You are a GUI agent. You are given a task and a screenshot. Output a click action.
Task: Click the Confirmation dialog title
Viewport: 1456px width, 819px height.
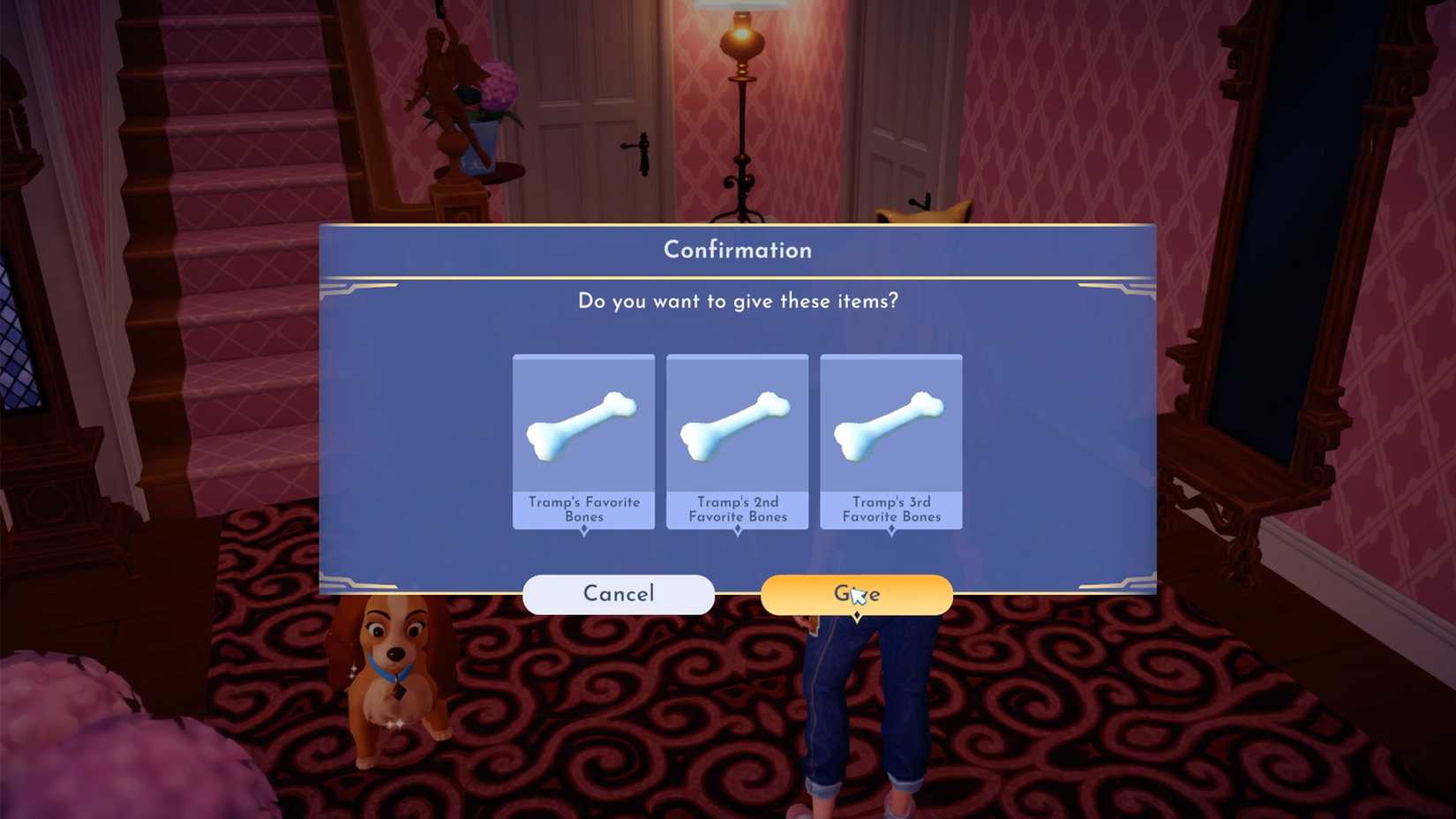coord(737,250)
